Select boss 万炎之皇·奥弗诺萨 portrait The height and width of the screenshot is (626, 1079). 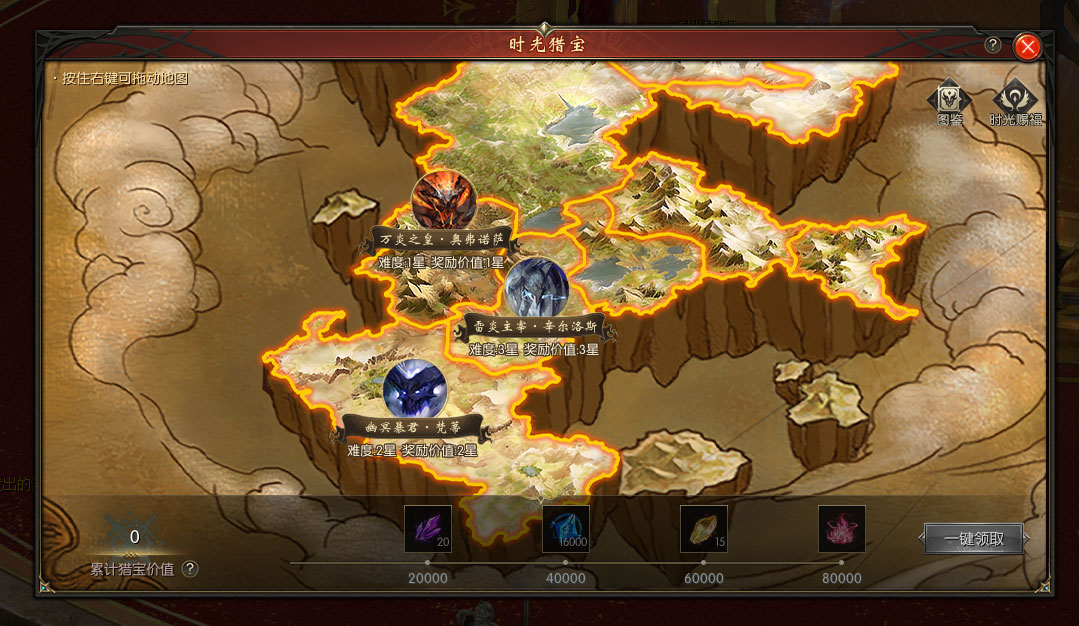(443, 202)
